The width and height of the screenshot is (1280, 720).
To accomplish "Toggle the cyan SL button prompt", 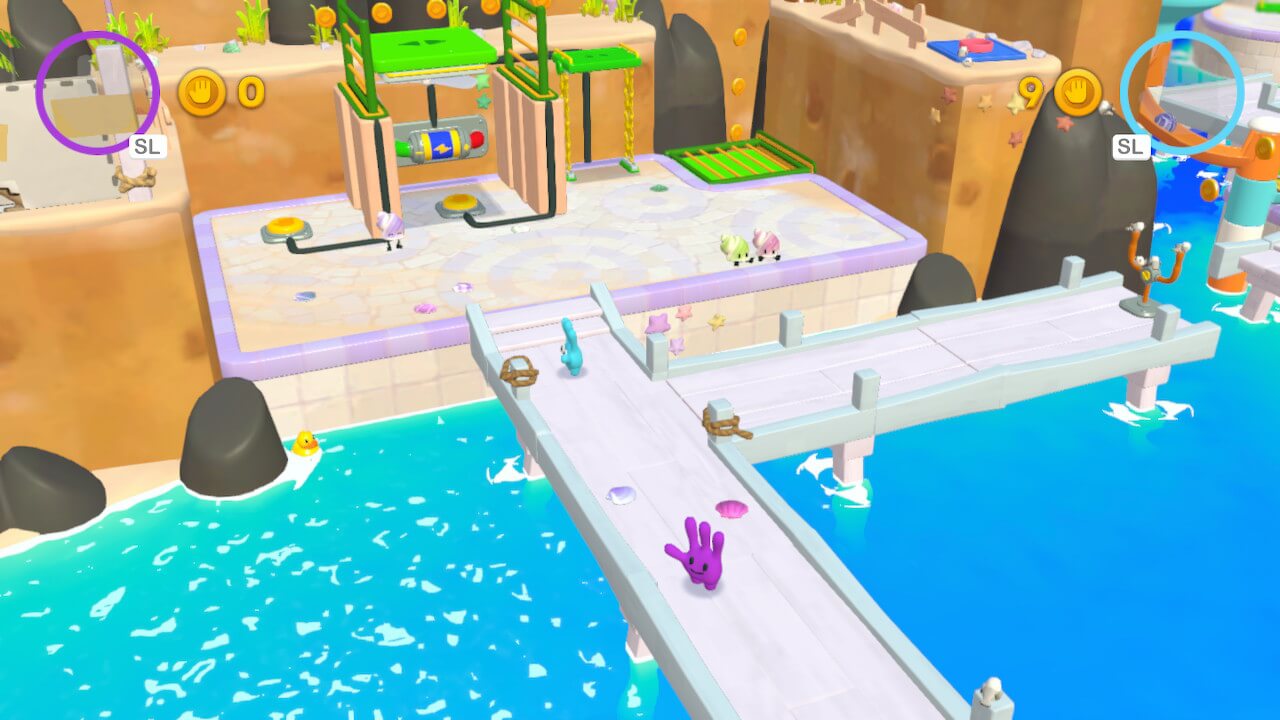I will [1131, 146].
